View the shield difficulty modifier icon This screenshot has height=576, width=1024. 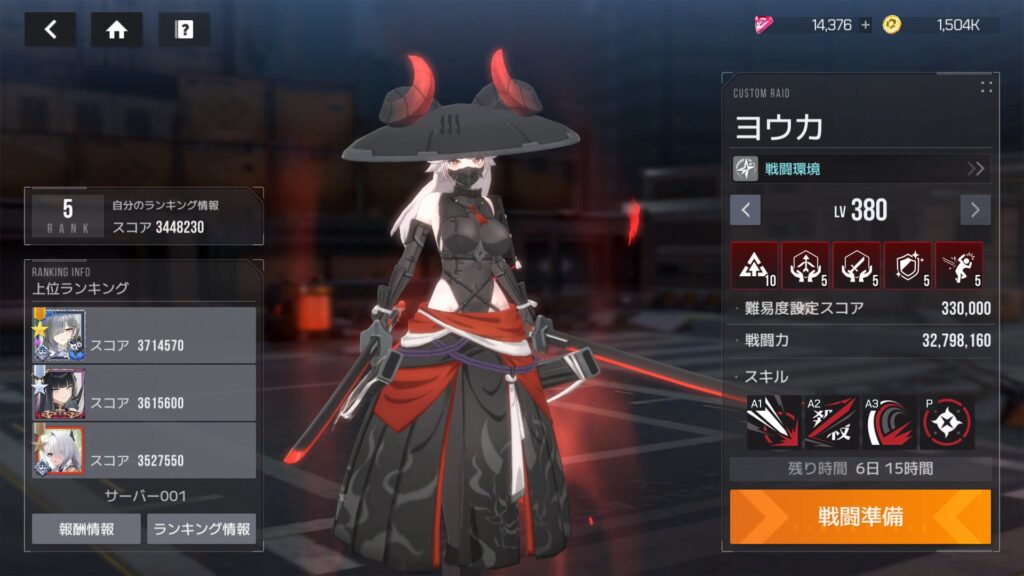[x=907, y=265]
